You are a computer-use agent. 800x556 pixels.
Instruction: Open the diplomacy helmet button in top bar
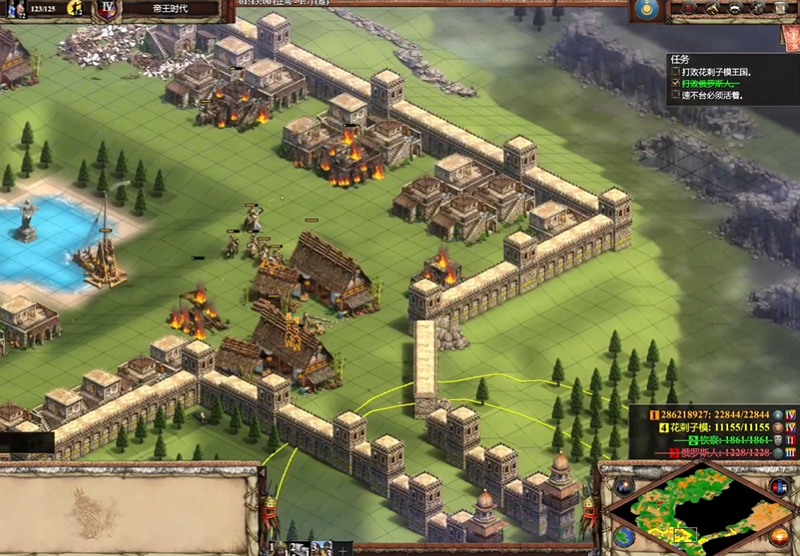pos(737,8)
